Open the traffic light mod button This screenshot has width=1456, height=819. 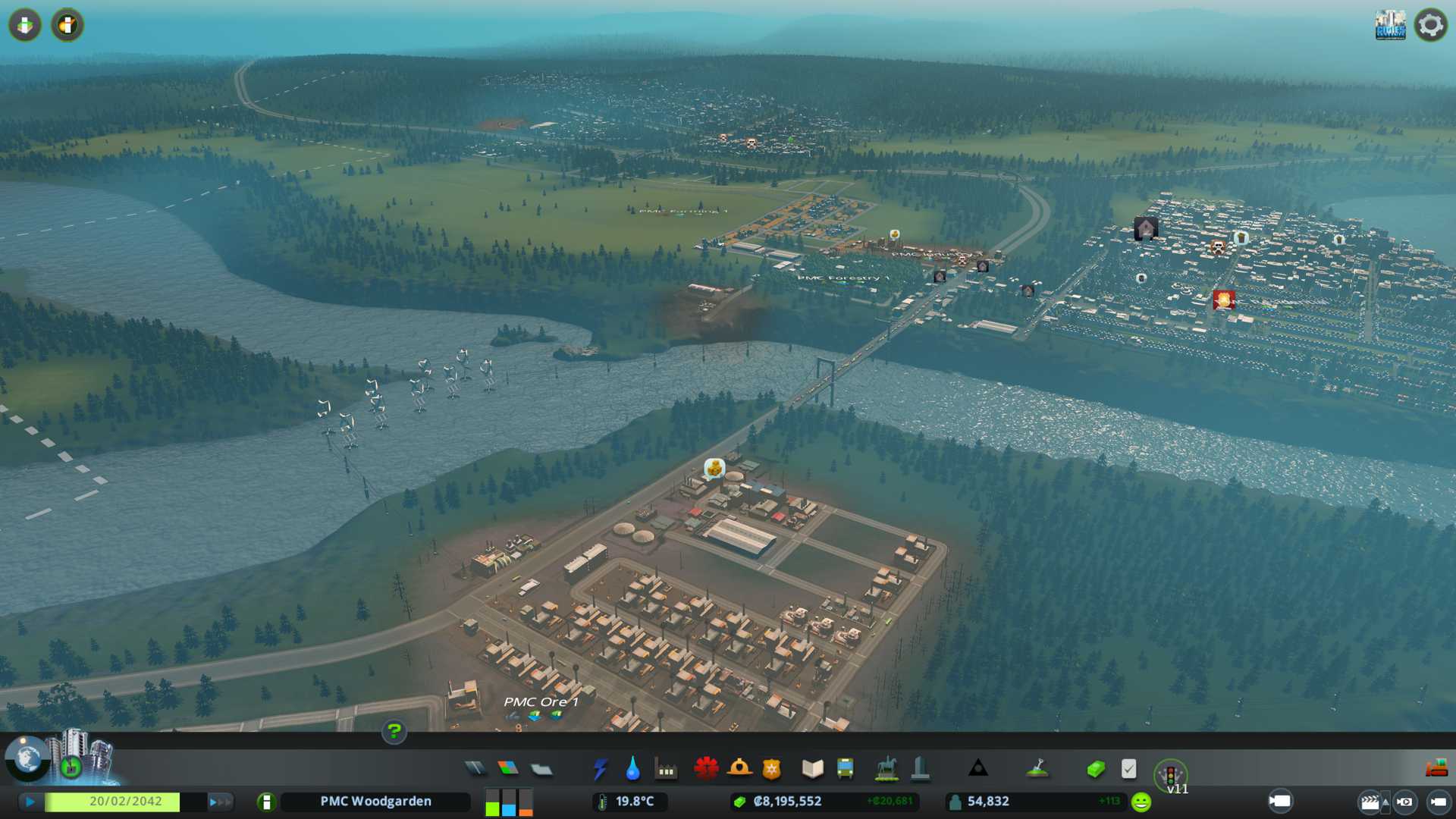(1170, 775)
